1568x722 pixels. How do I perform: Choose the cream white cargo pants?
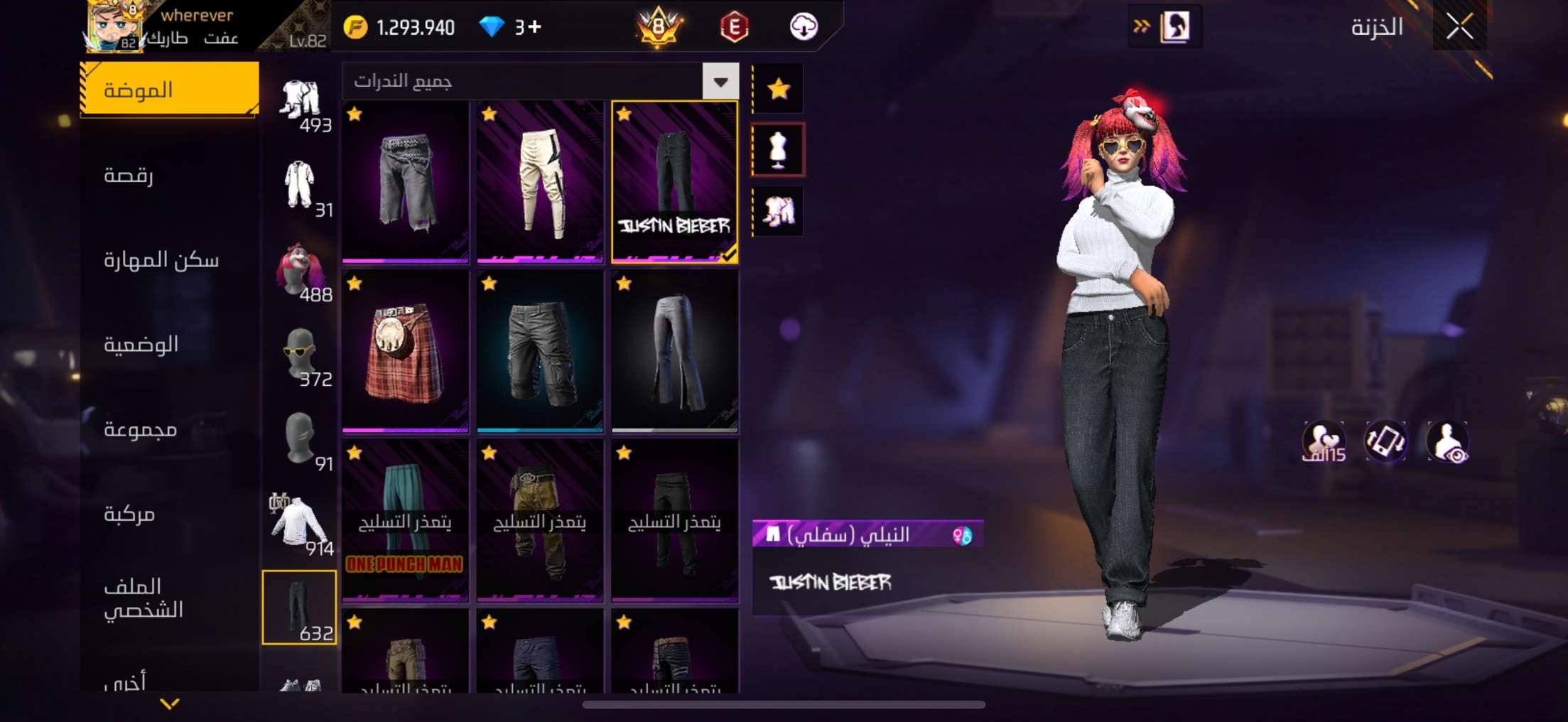(540, 181)
